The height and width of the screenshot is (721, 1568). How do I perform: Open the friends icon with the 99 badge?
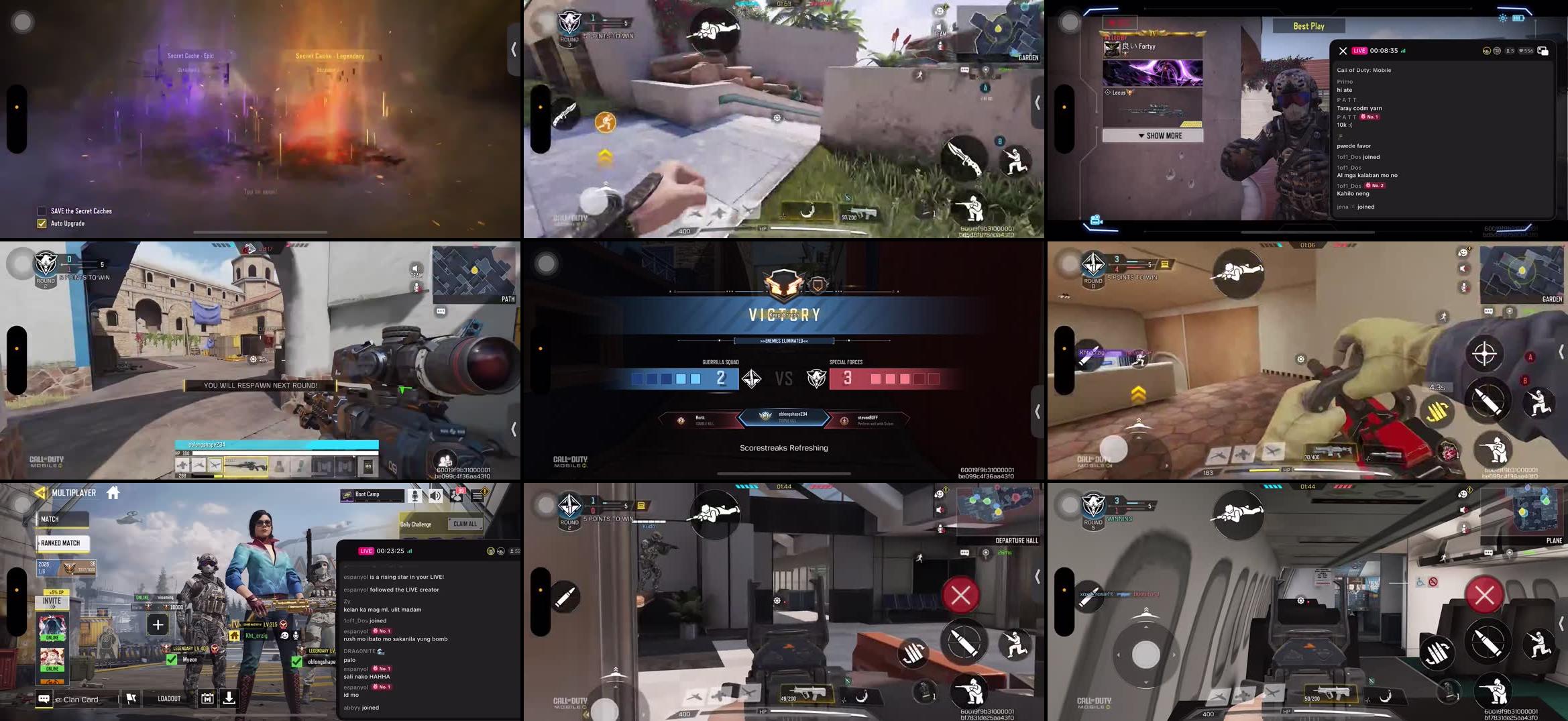point(457,496)
